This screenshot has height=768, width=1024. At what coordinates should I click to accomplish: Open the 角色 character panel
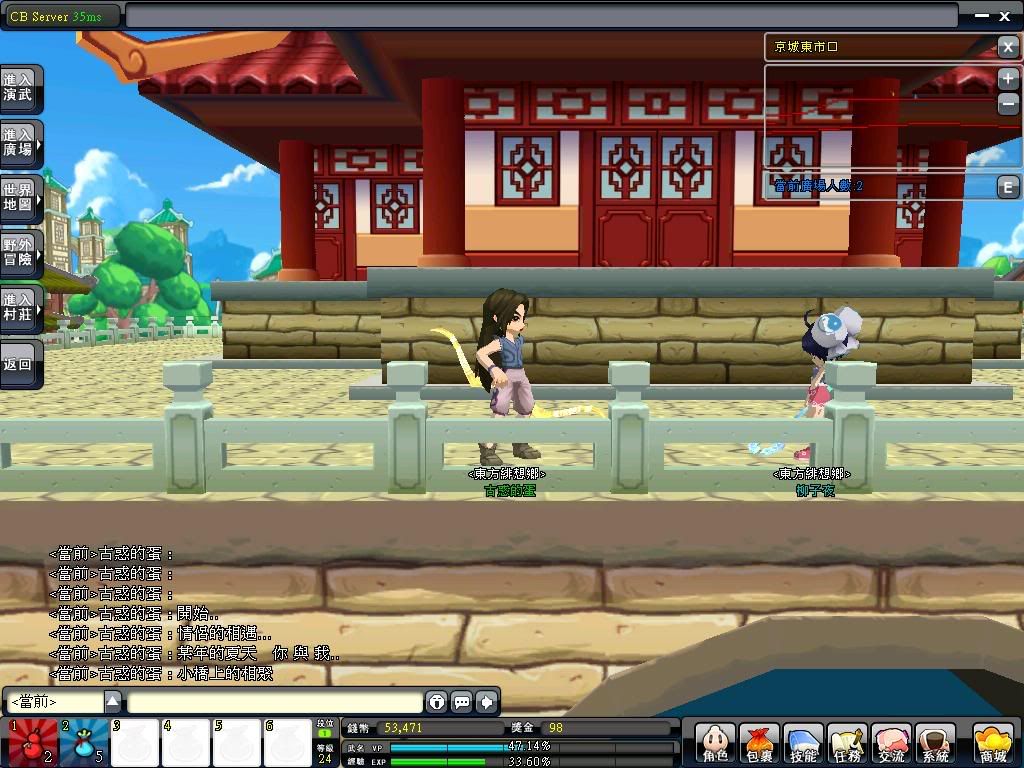(715, 744)
